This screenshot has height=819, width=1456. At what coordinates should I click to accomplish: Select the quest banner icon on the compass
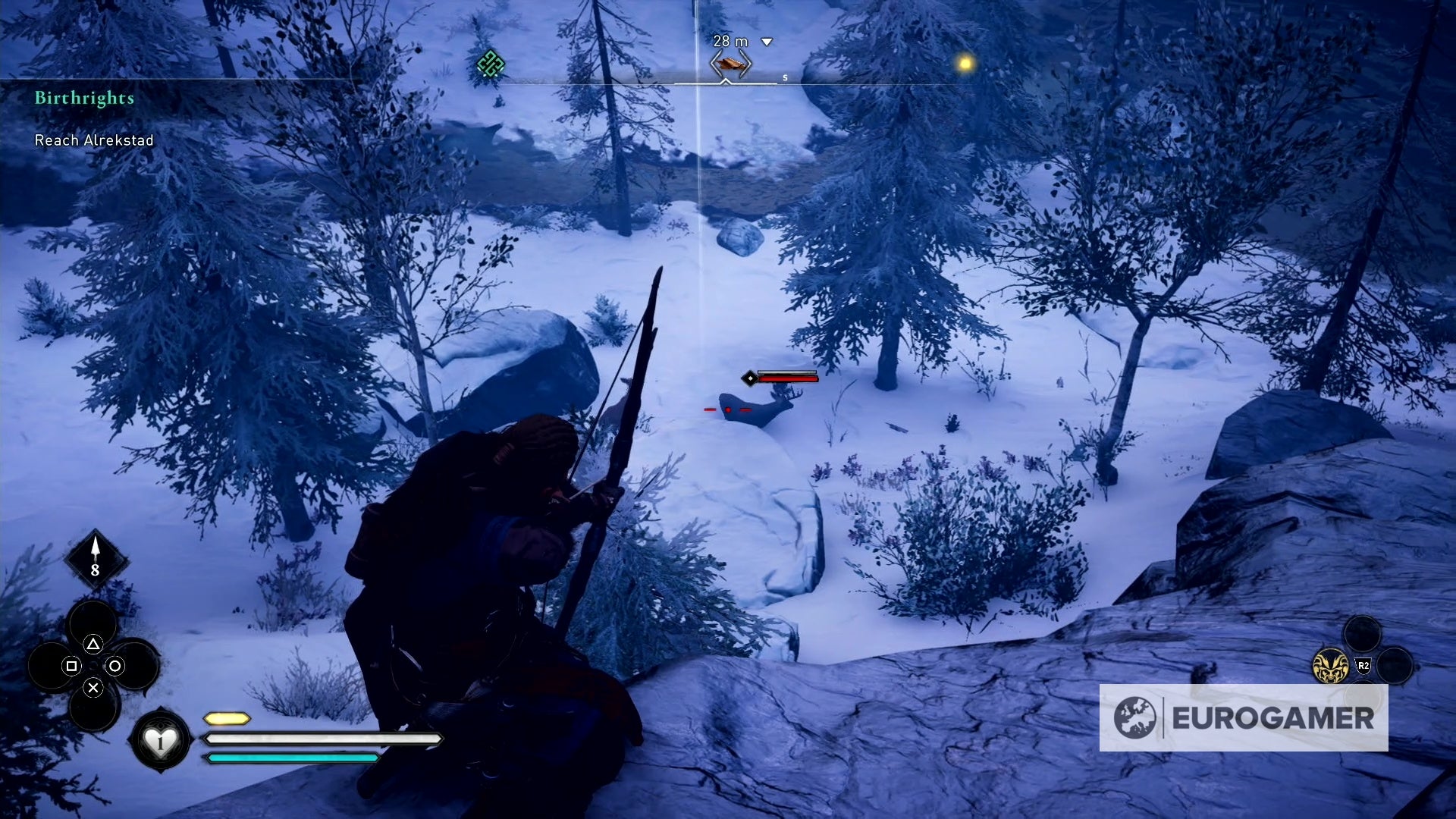click(728, 63)
